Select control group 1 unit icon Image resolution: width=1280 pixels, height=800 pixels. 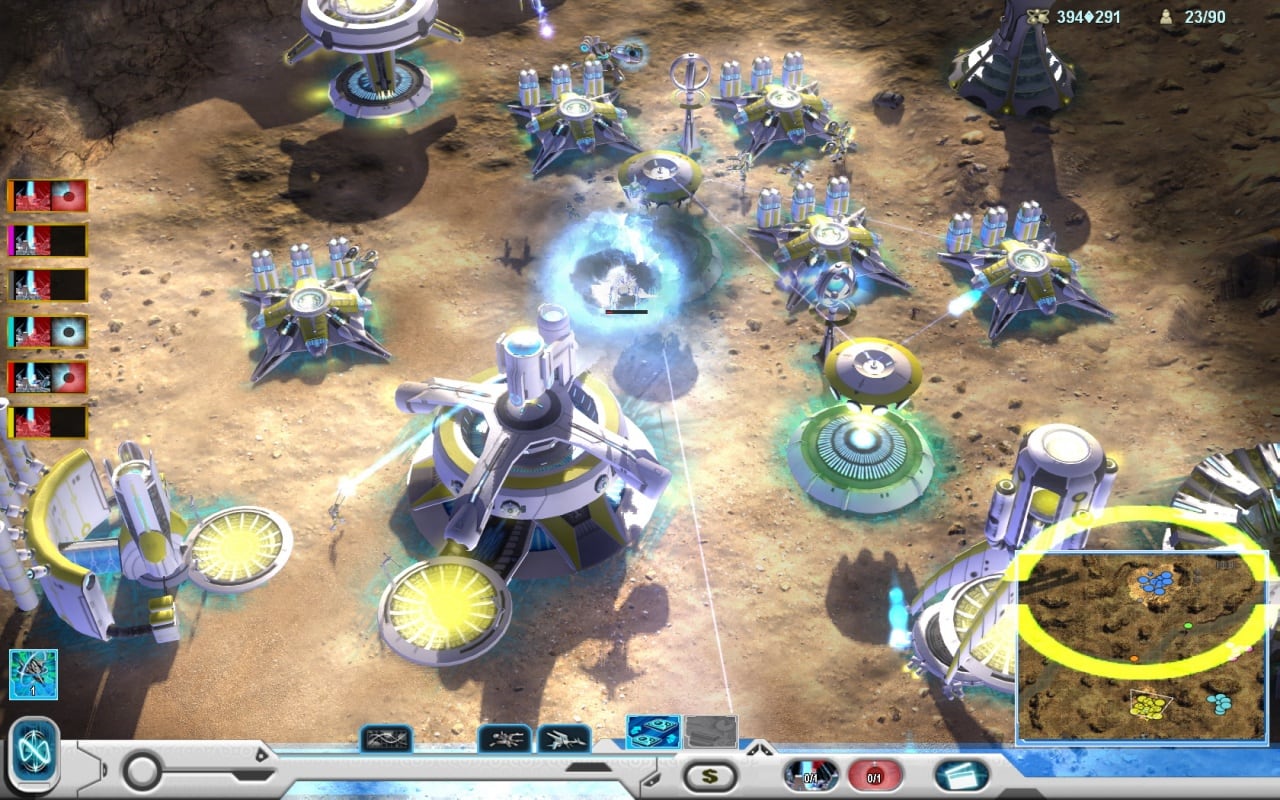point(33,674)
